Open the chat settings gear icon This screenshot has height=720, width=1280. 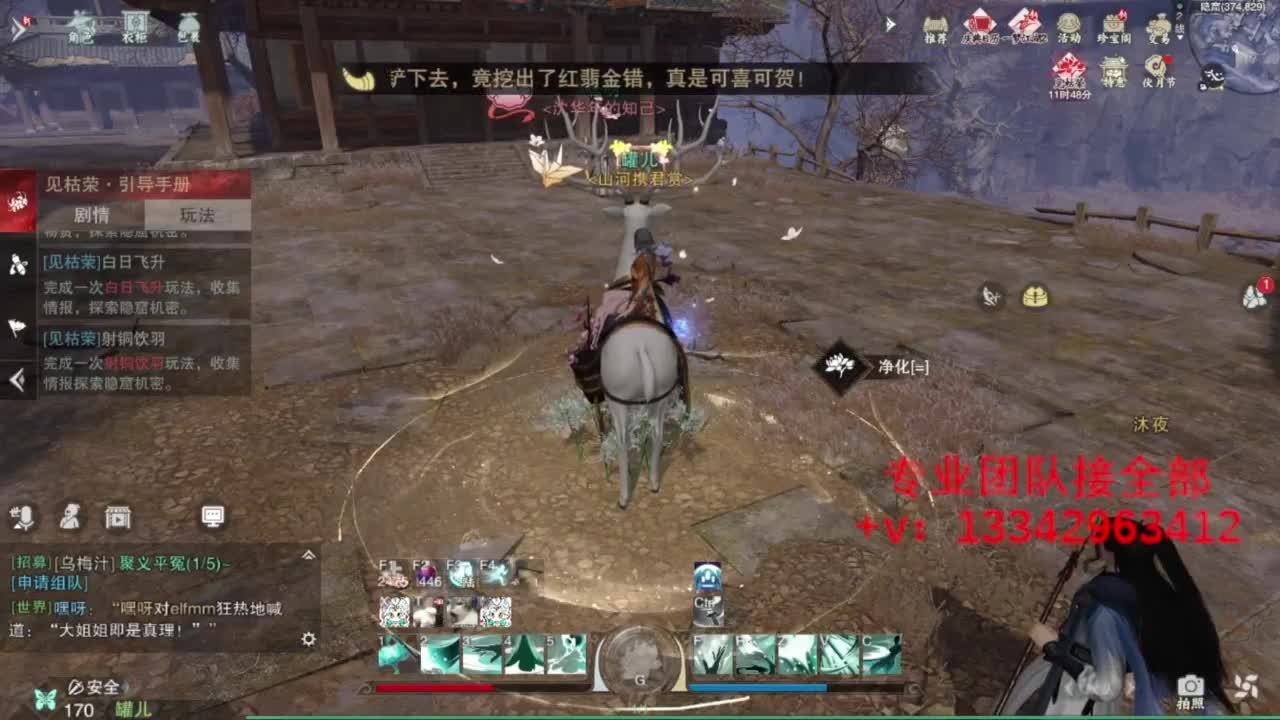coord(309,639)
